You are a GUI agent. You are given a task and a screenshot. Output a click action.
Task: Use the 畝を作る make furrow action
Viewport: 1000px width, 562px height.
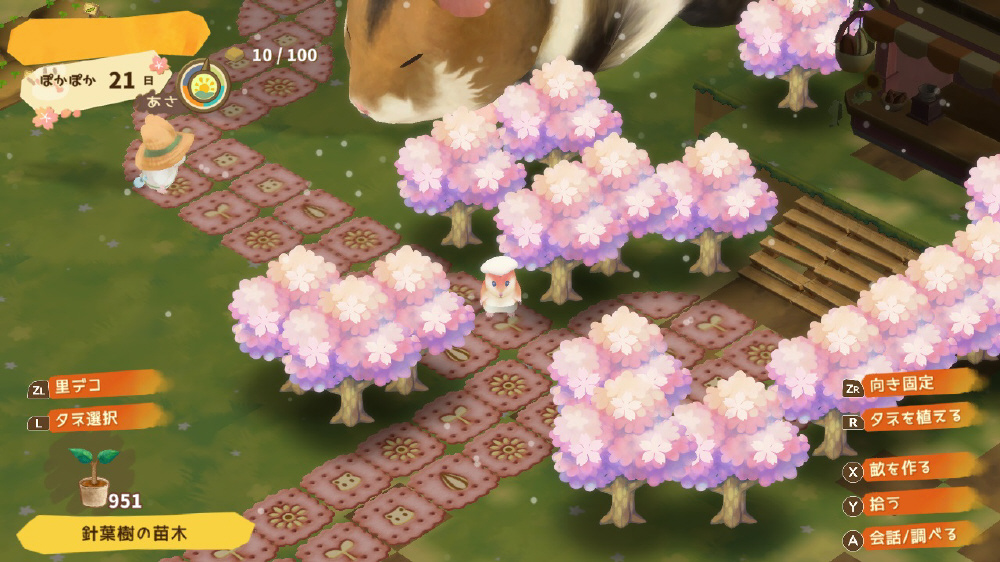click(905, 468)
